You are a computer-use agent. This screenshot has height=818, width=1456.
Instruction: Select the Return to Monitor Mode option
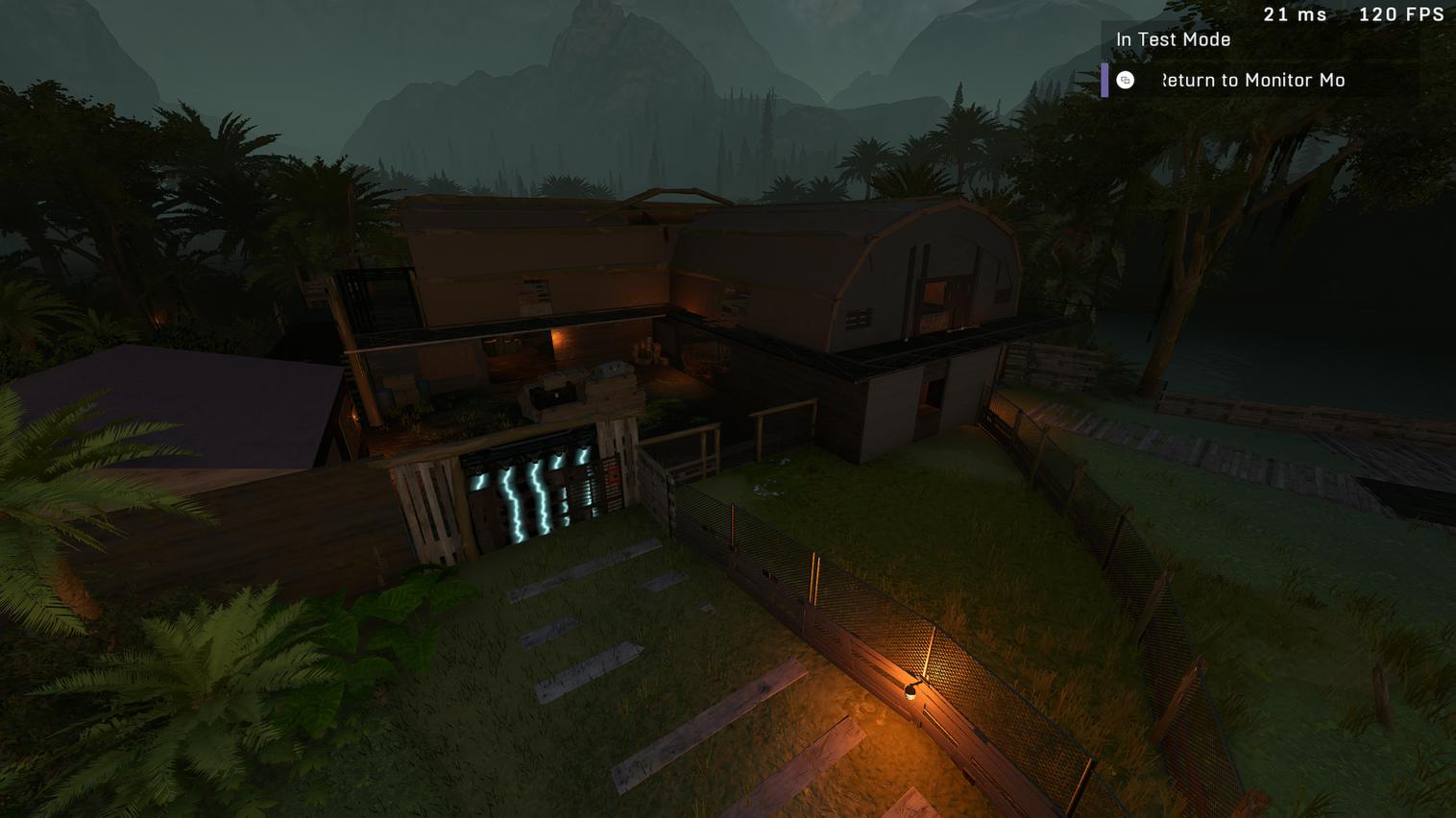1252,81
